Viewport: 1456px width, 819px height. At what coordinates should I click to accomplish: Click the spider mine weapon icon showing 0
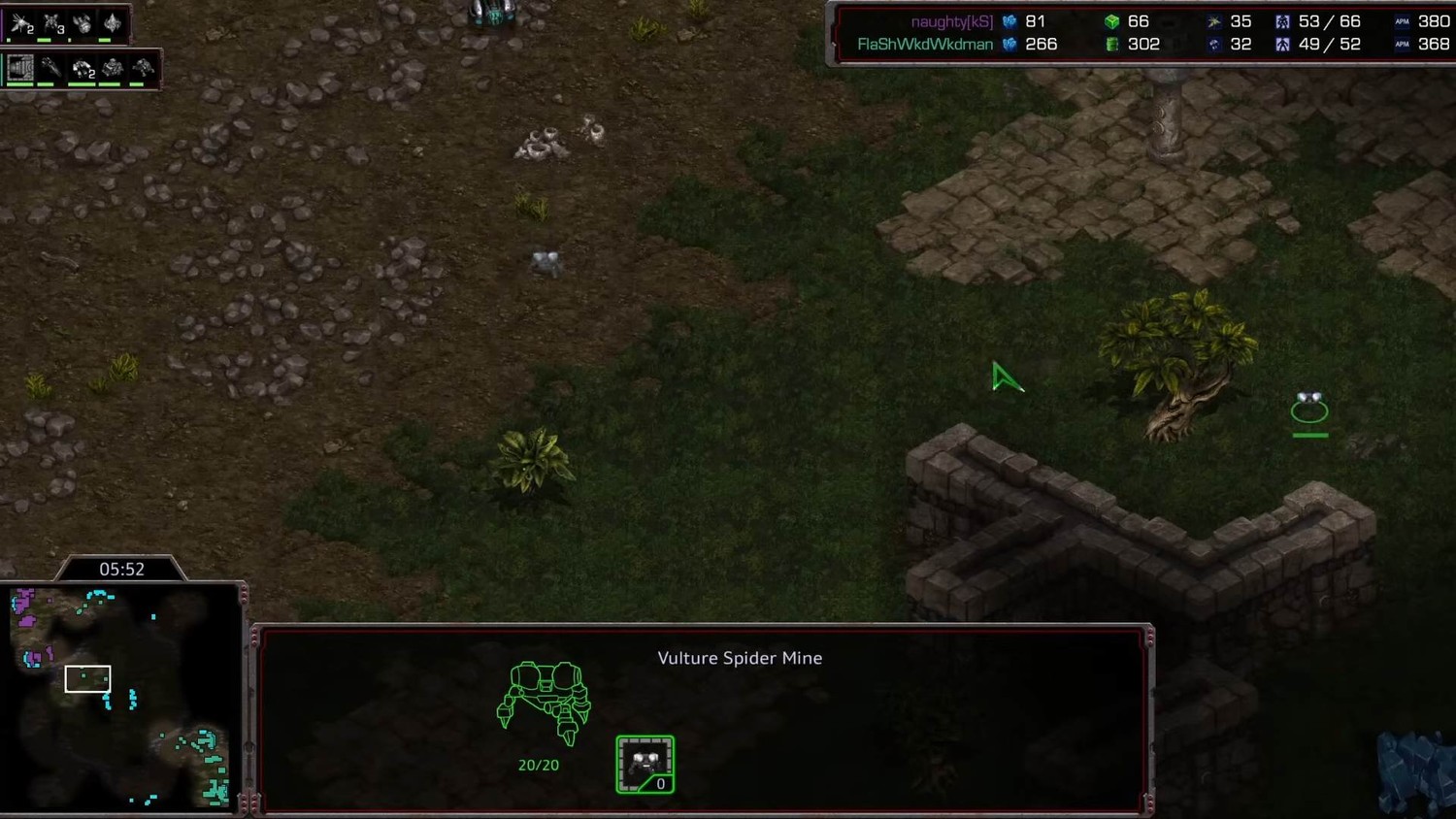coord(645,765)
